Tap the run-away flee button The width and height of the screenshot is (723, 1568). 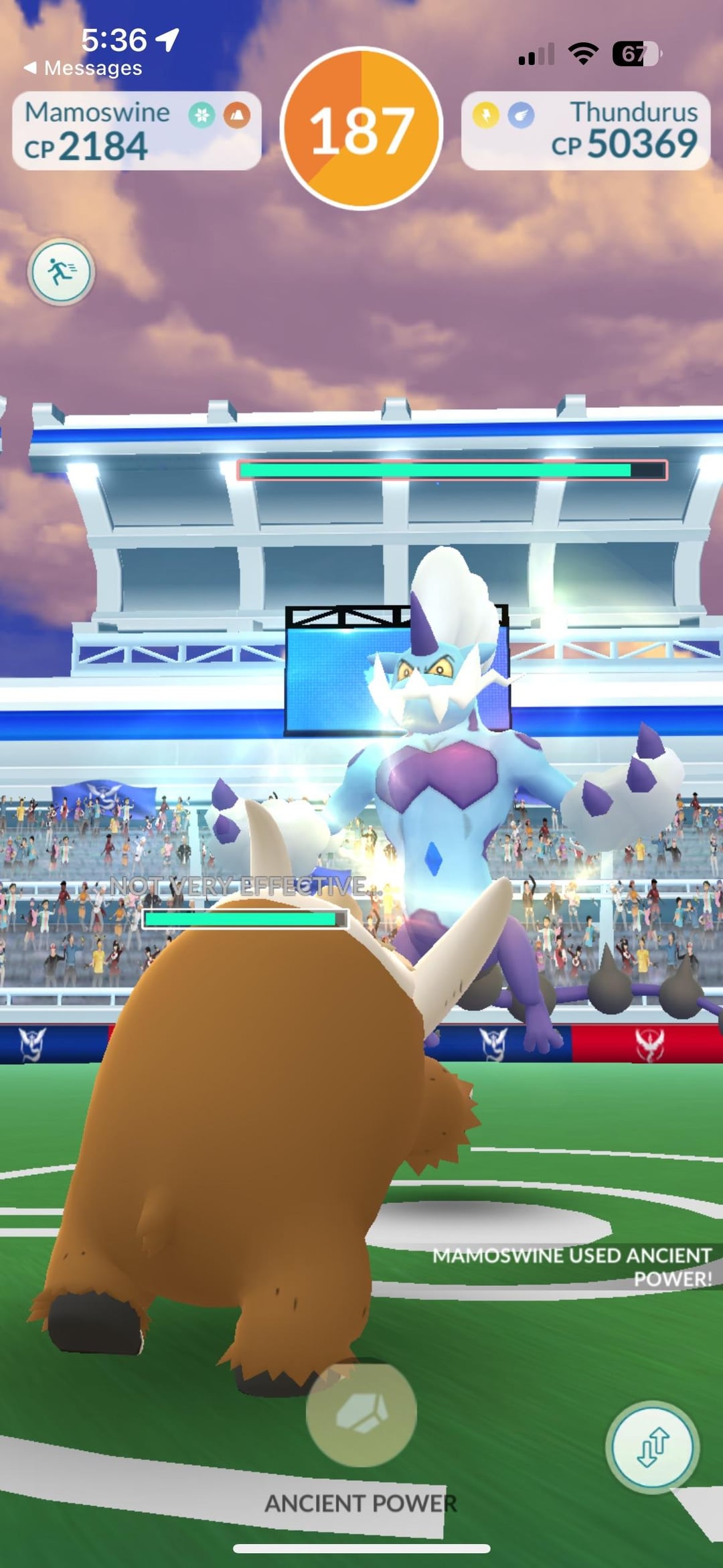61,272
